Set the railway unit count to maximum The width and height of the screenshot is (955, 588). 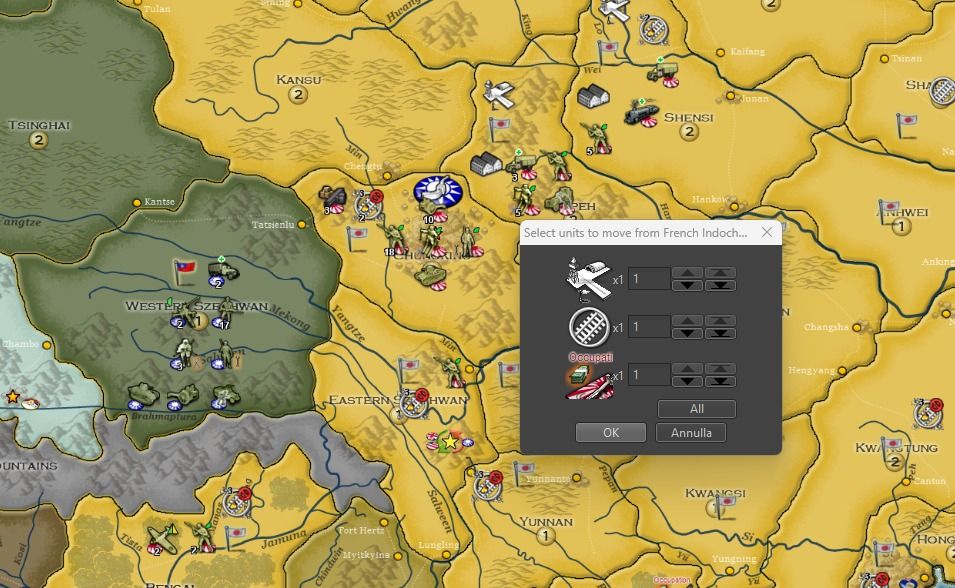721,321
